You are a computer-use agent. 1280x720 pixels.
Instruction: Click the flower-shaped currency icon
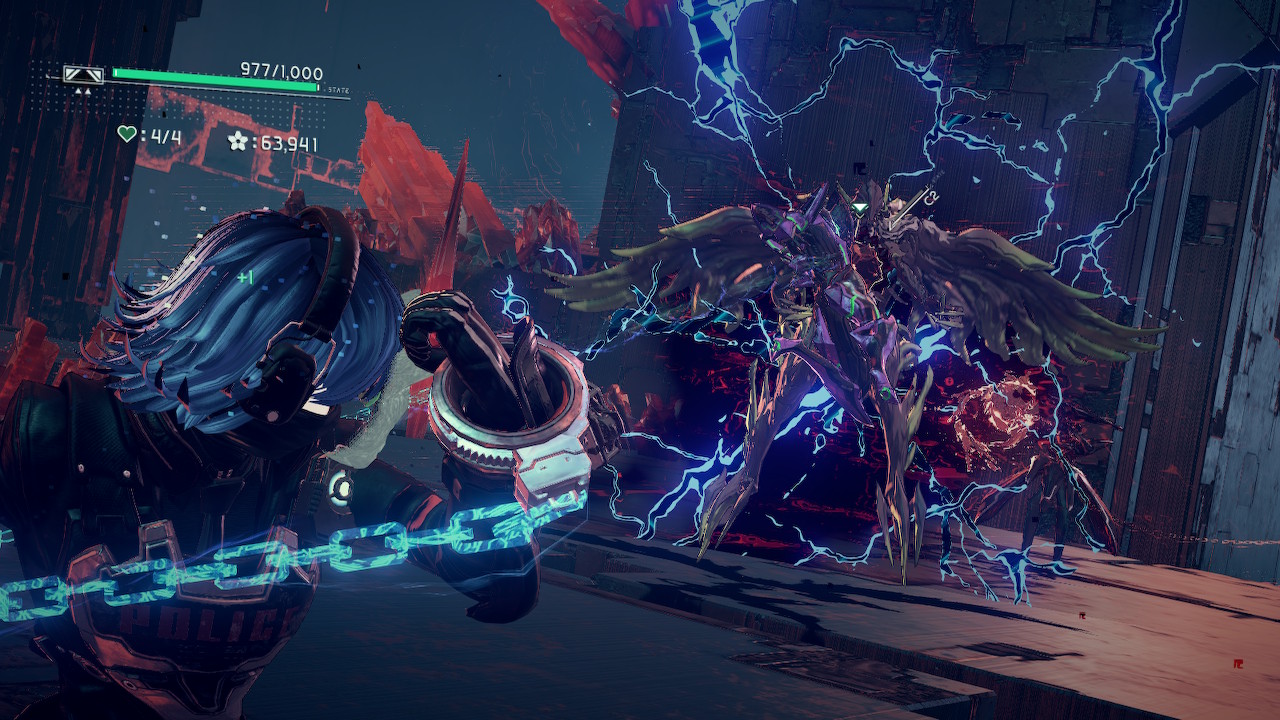coord(237,141)
